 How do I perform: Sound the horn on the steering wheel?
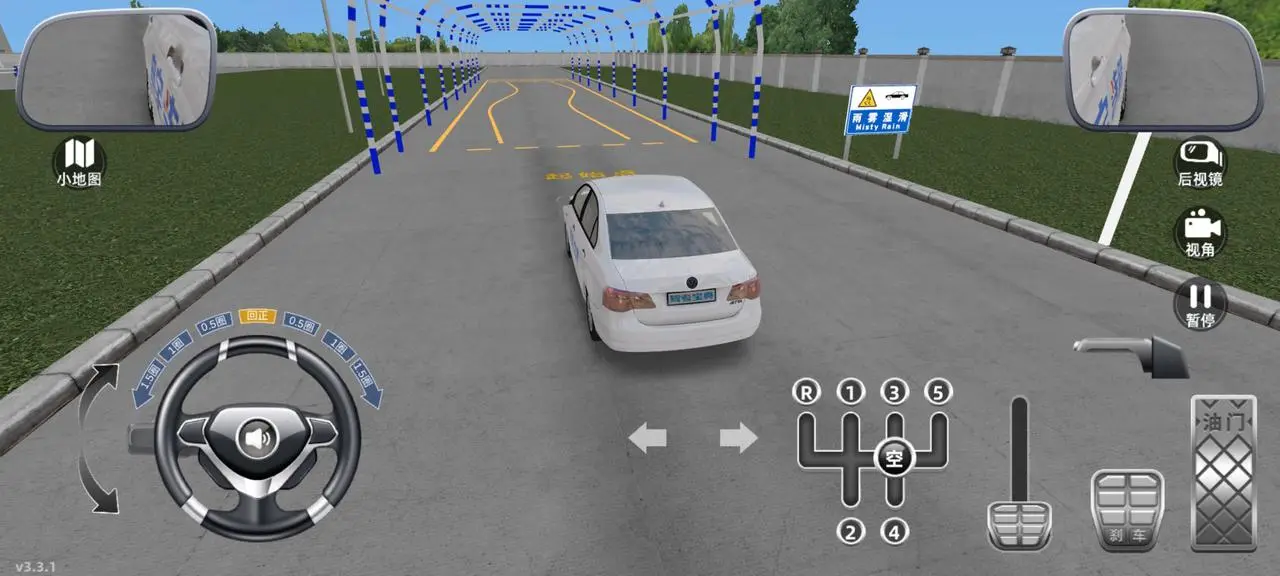pyautogui.click(x=257, y=437)
